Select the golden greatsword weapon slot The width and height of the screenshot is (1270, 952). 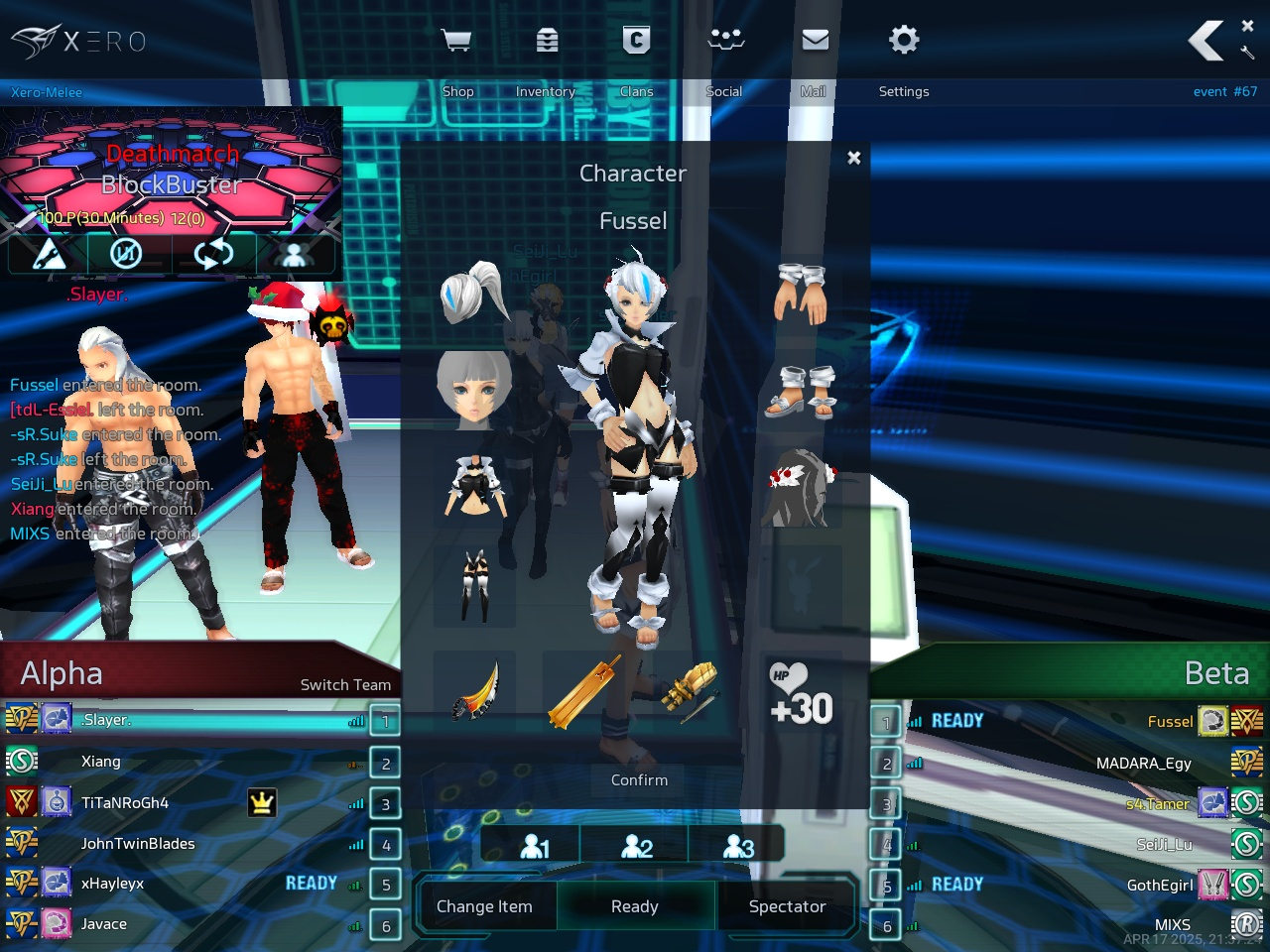583,690
